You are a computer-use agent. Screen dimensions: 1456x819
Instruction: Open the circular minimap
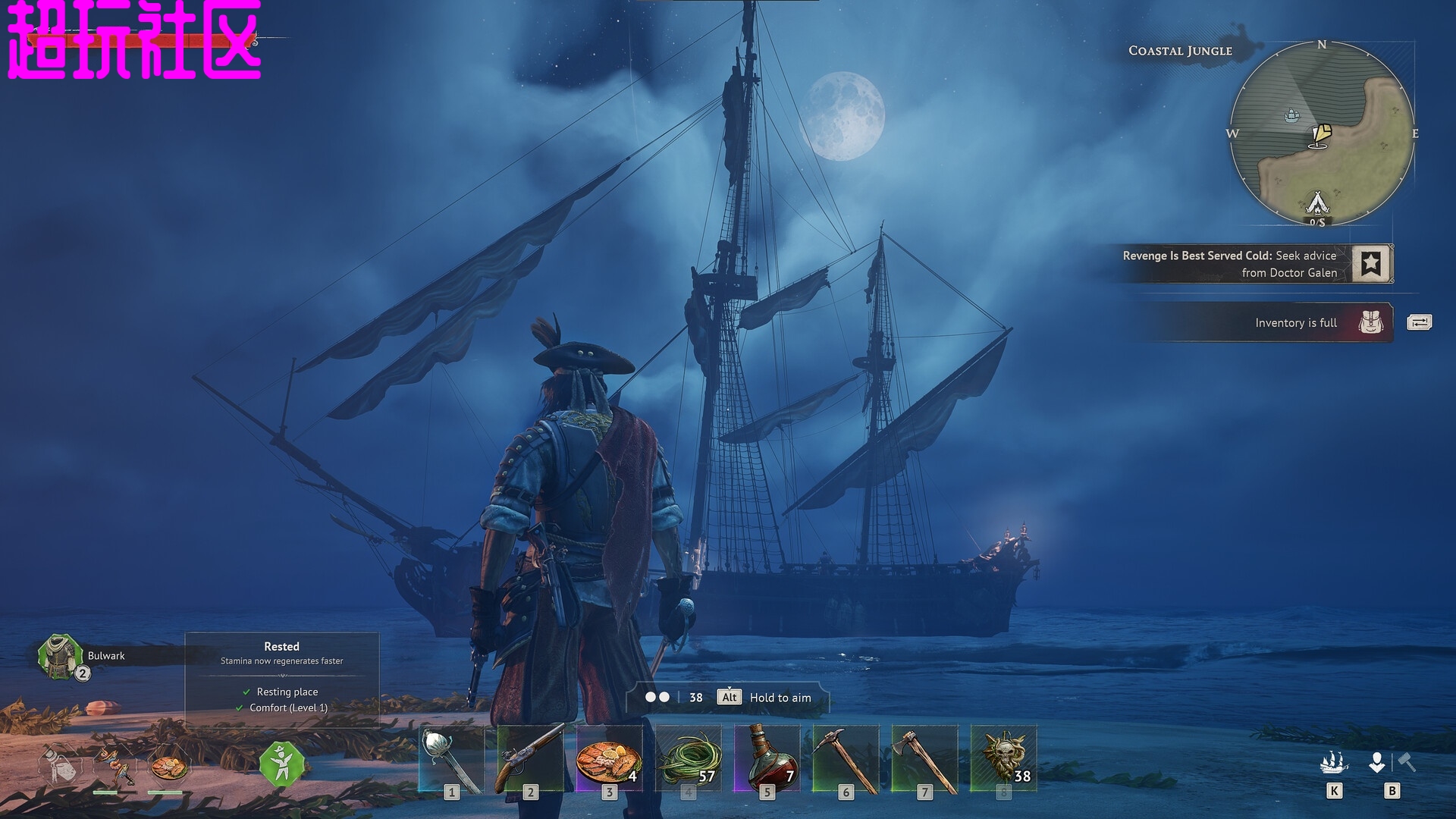coord(1321,133)
